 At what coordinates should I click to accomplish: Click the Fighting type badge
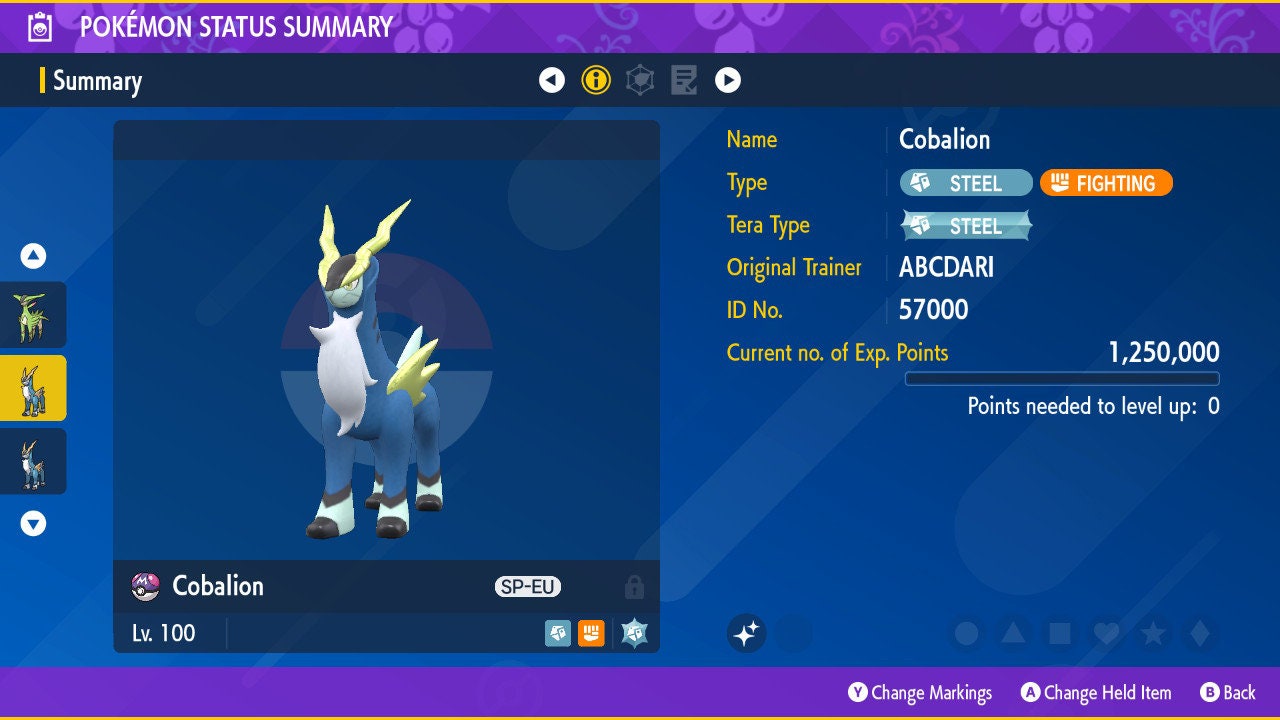tap(1106, 183)
